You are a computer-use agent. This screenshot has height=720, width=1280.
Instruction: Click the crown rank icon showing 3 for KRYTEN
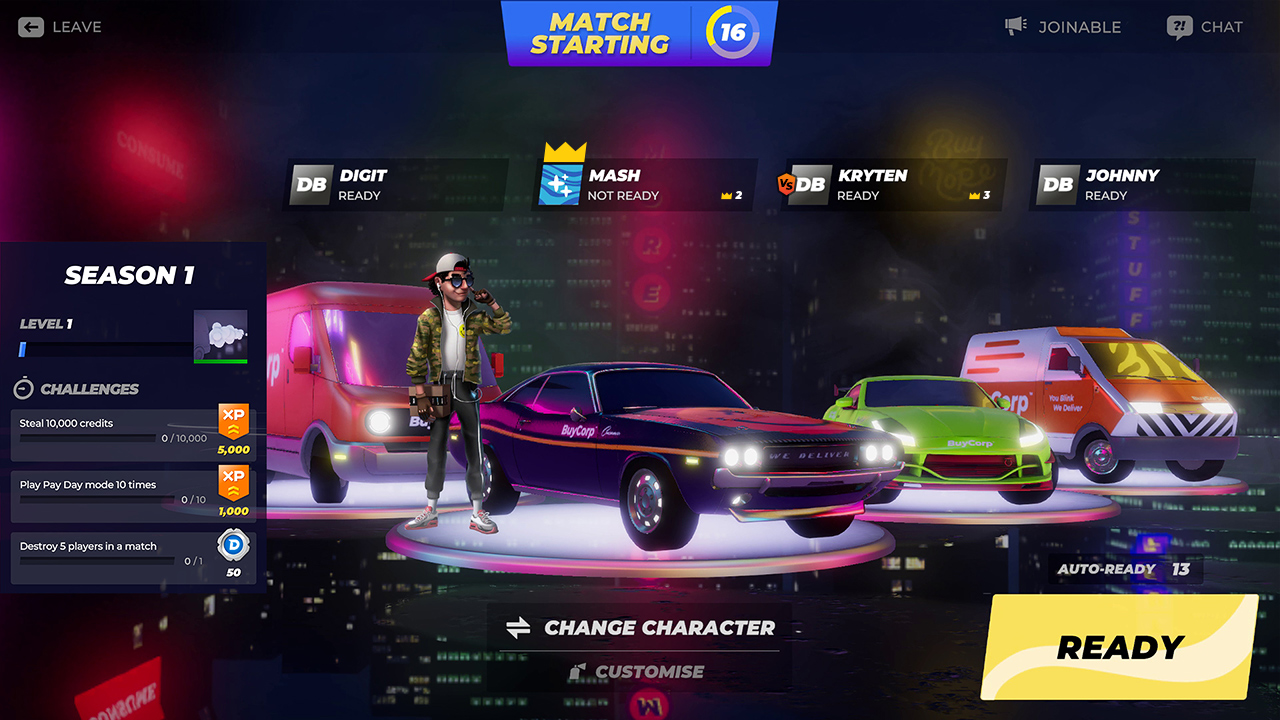point(975,197)
